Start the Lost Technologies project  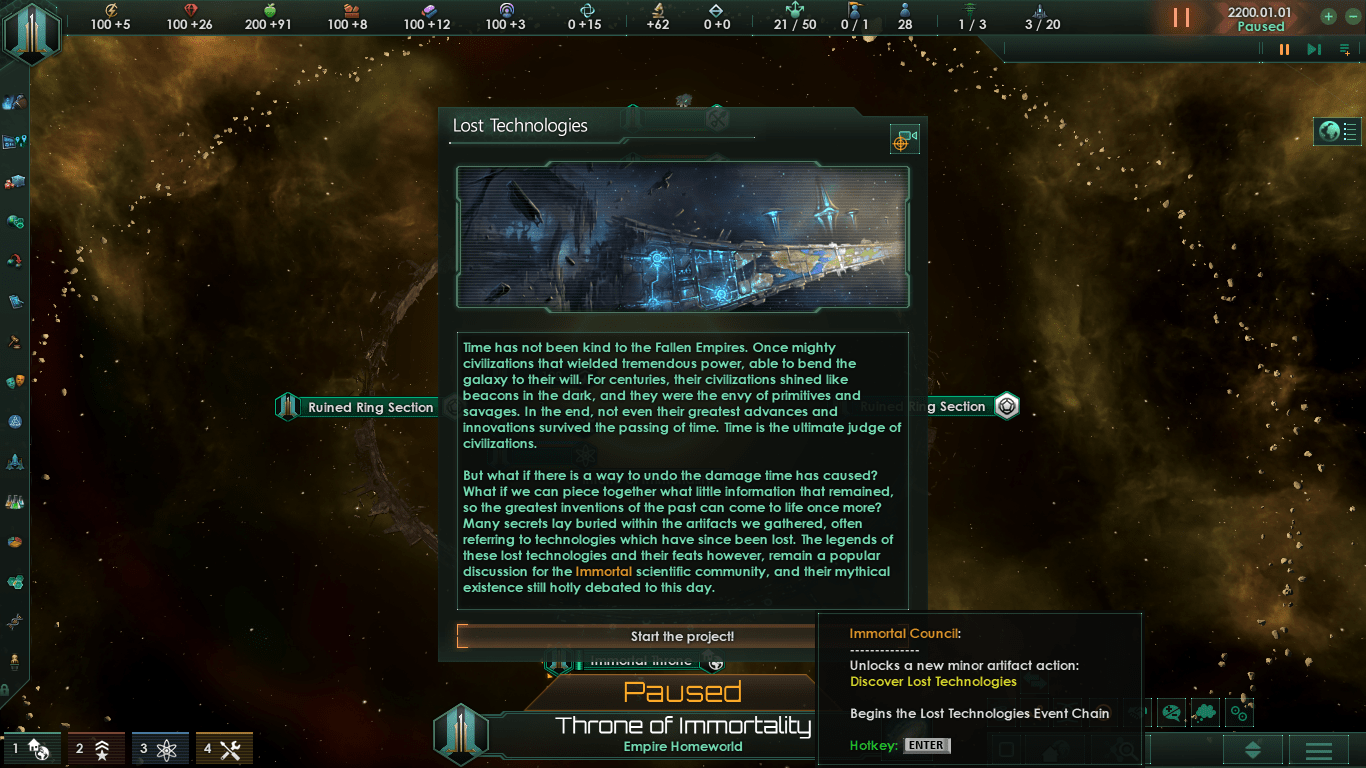click(682, 637)
